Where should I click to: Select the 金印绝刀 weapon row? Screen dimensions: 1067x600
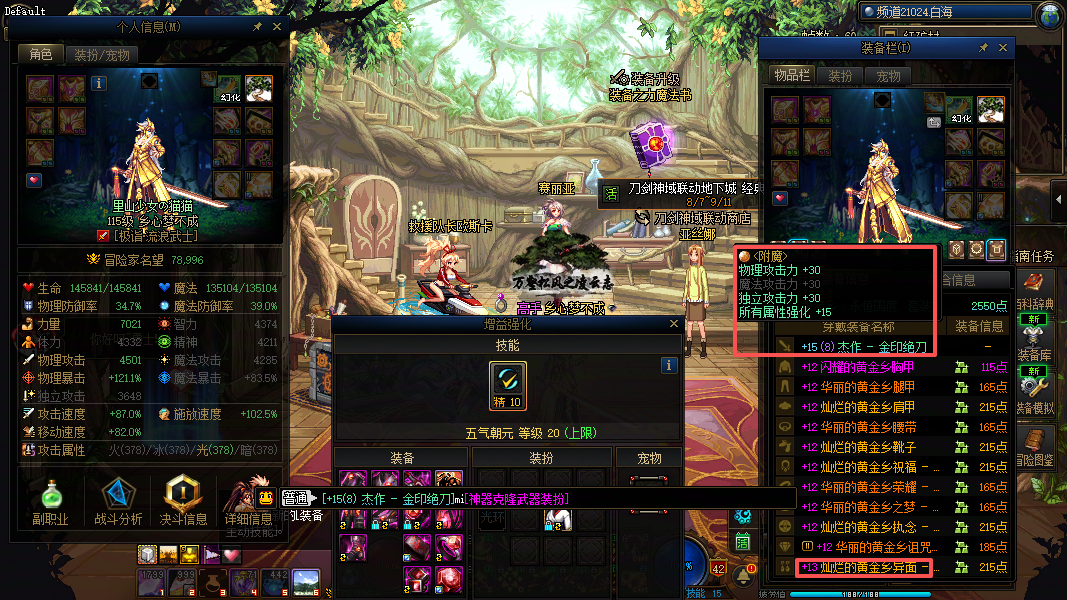(865, 347)
